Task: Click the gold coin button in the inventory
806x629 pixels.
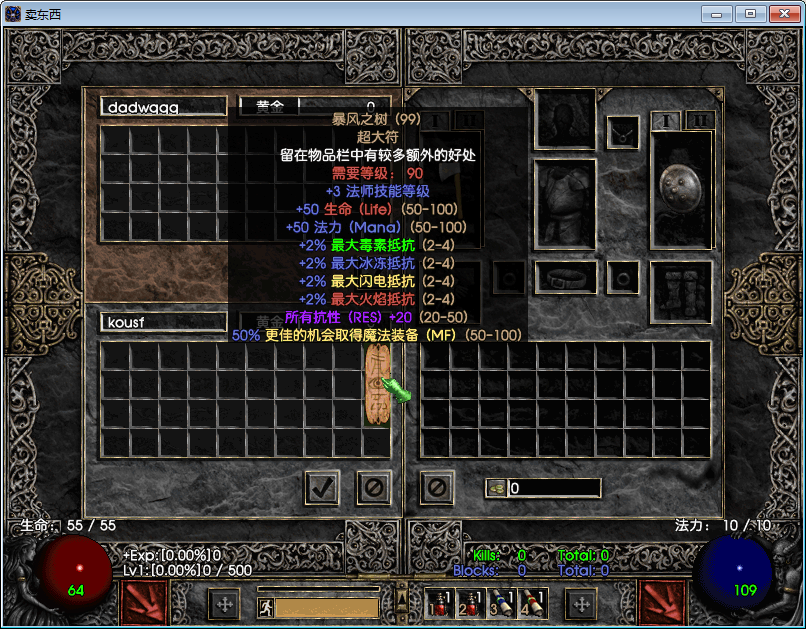Action: [496, 488]
